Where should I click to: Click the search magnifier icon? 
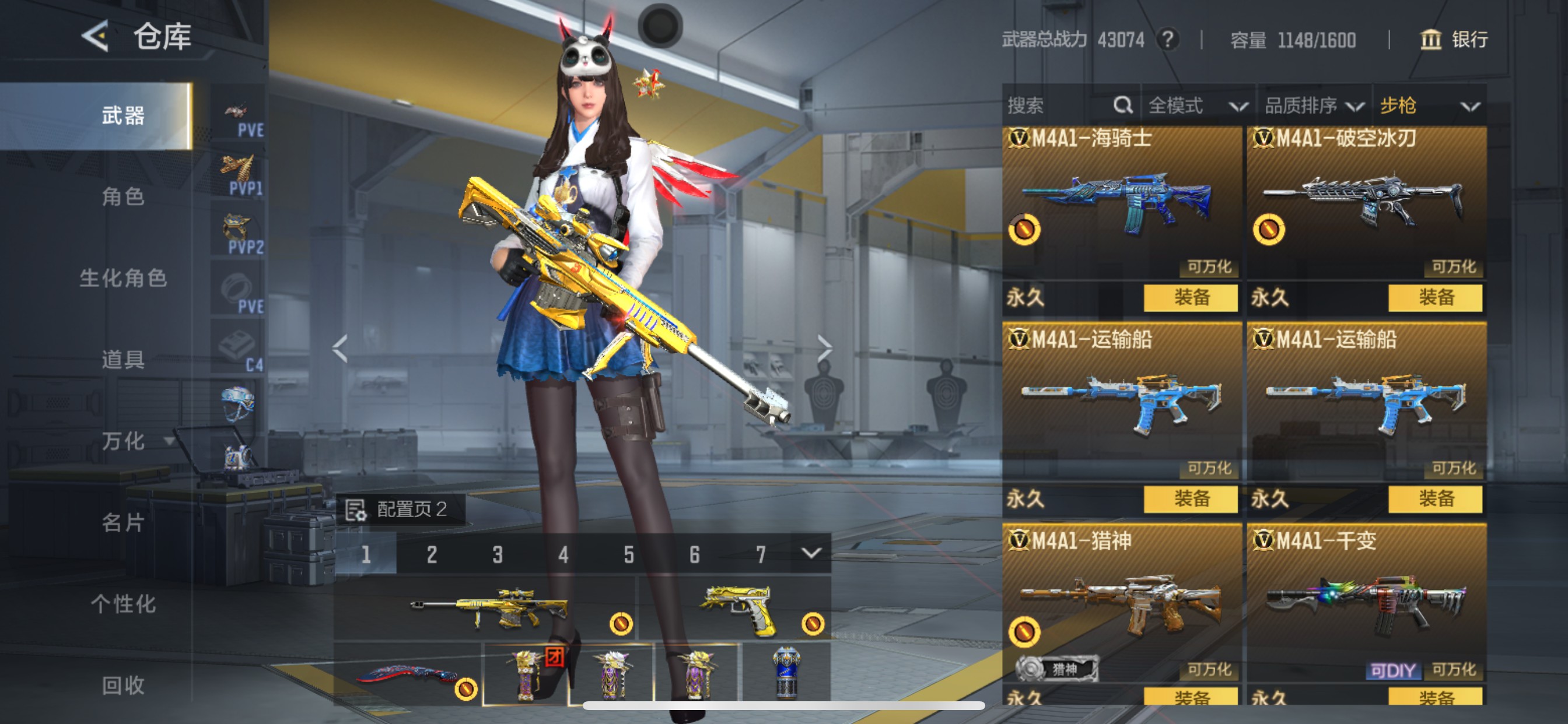pos(1123,105)
